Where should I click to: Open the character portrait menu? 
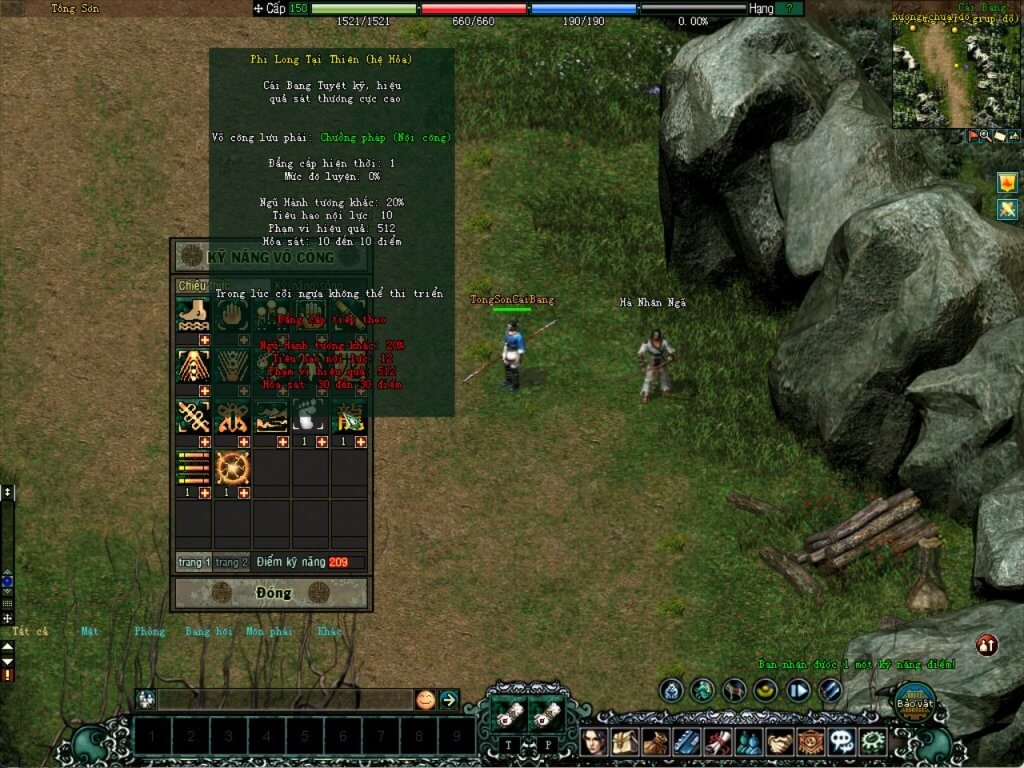point(594,742)
